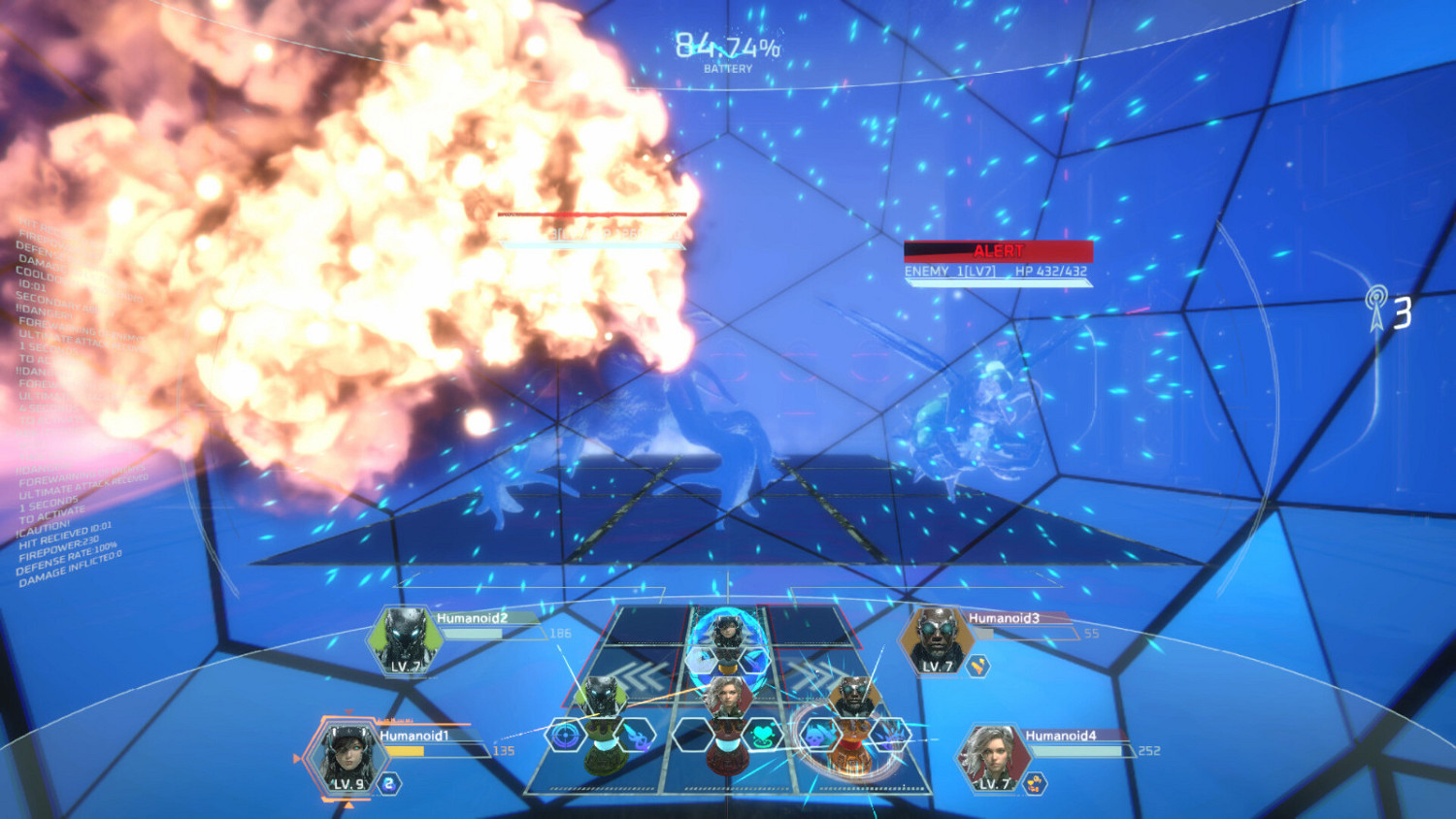This screenshot has width=1456, height=819.
Task: Open the status effect badge next to Humanoid4
Action: click(1034, 782)
